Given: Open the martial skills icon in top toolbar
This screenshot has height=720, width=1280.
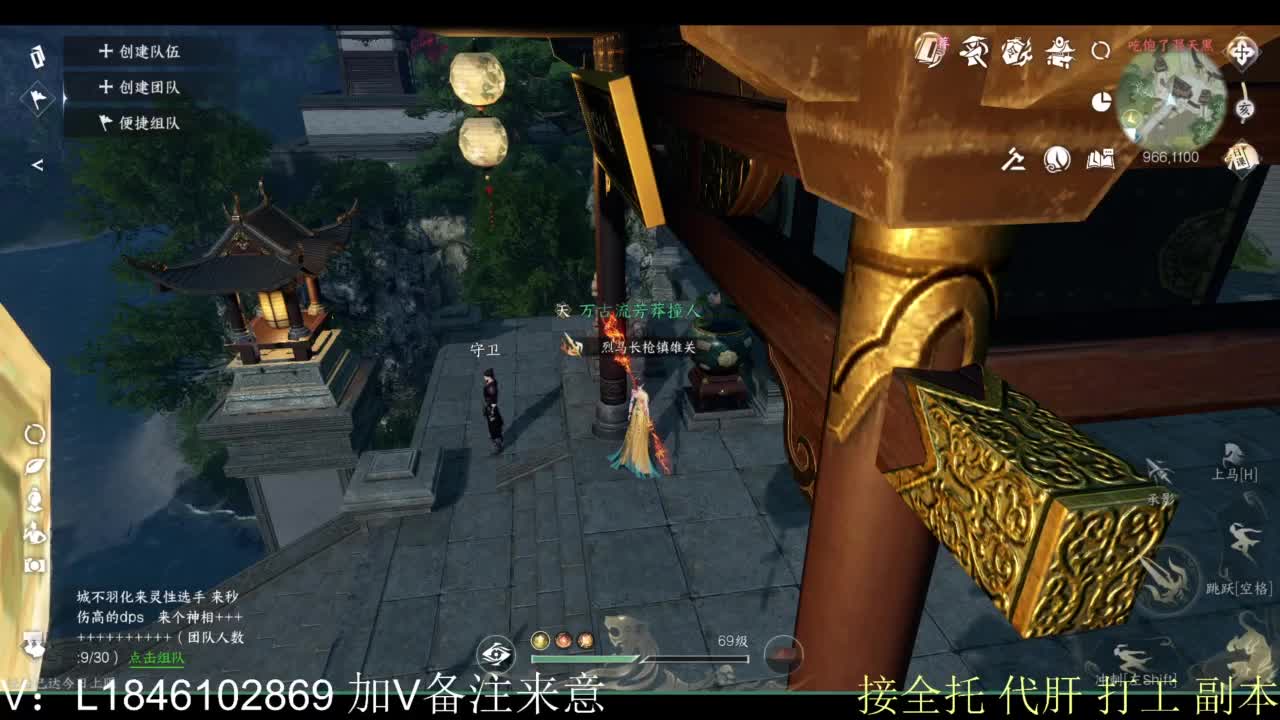Looking at the screenshot, I should click(1016, 53).
